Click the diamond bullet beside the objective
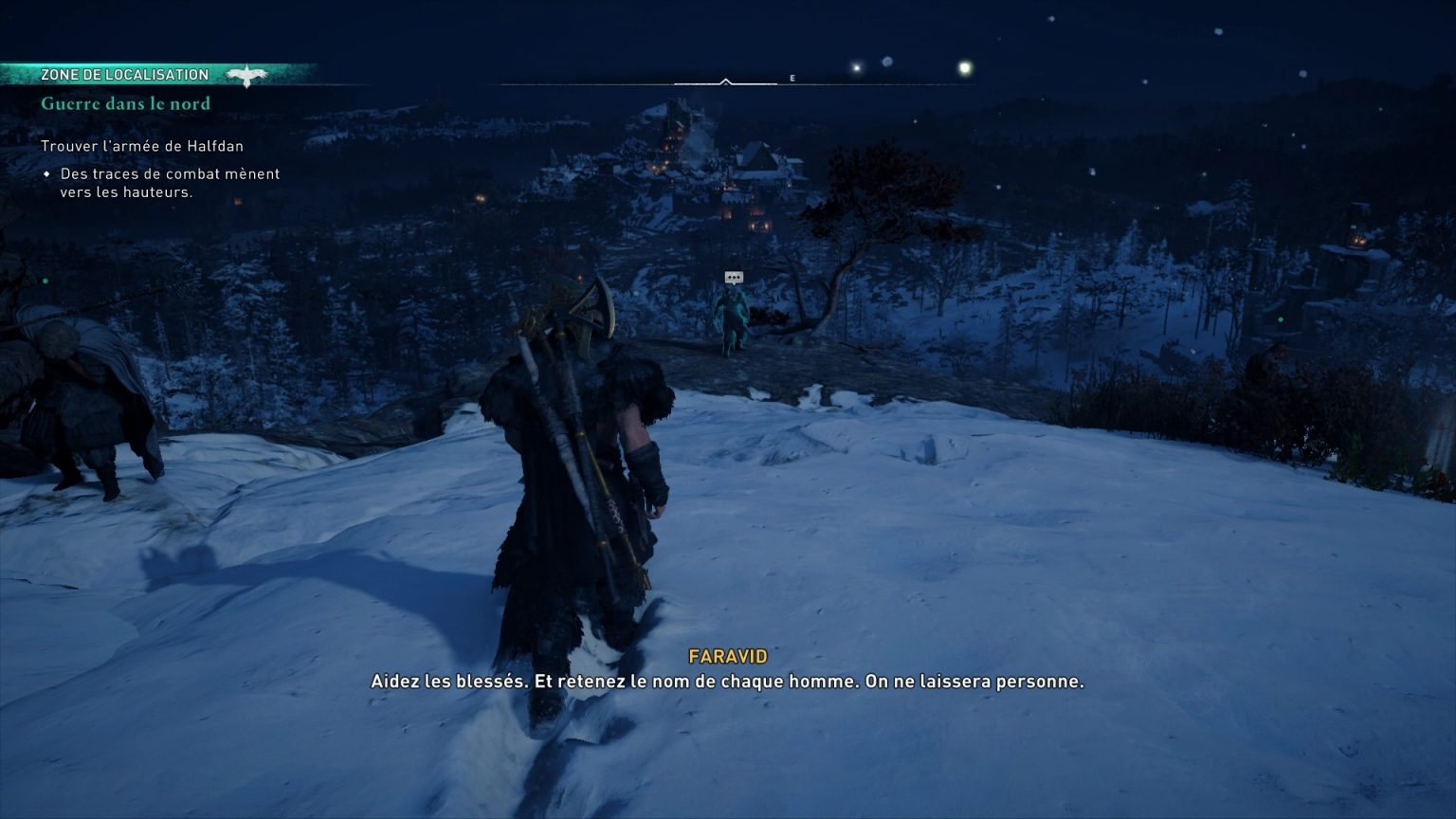This screenshot has height=819, width=1456. coord(47,173)
